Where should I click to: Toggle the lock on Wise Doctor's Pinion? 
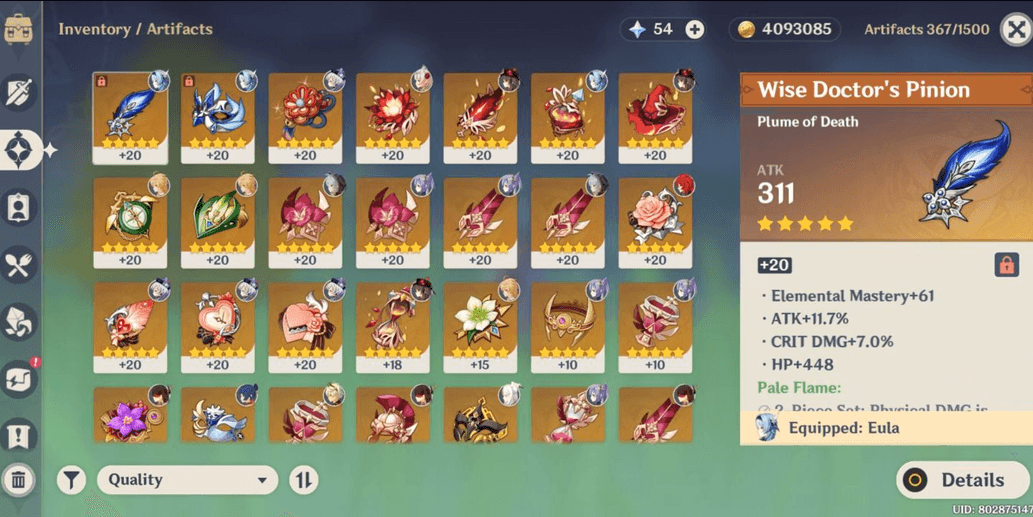point(1006,264)
